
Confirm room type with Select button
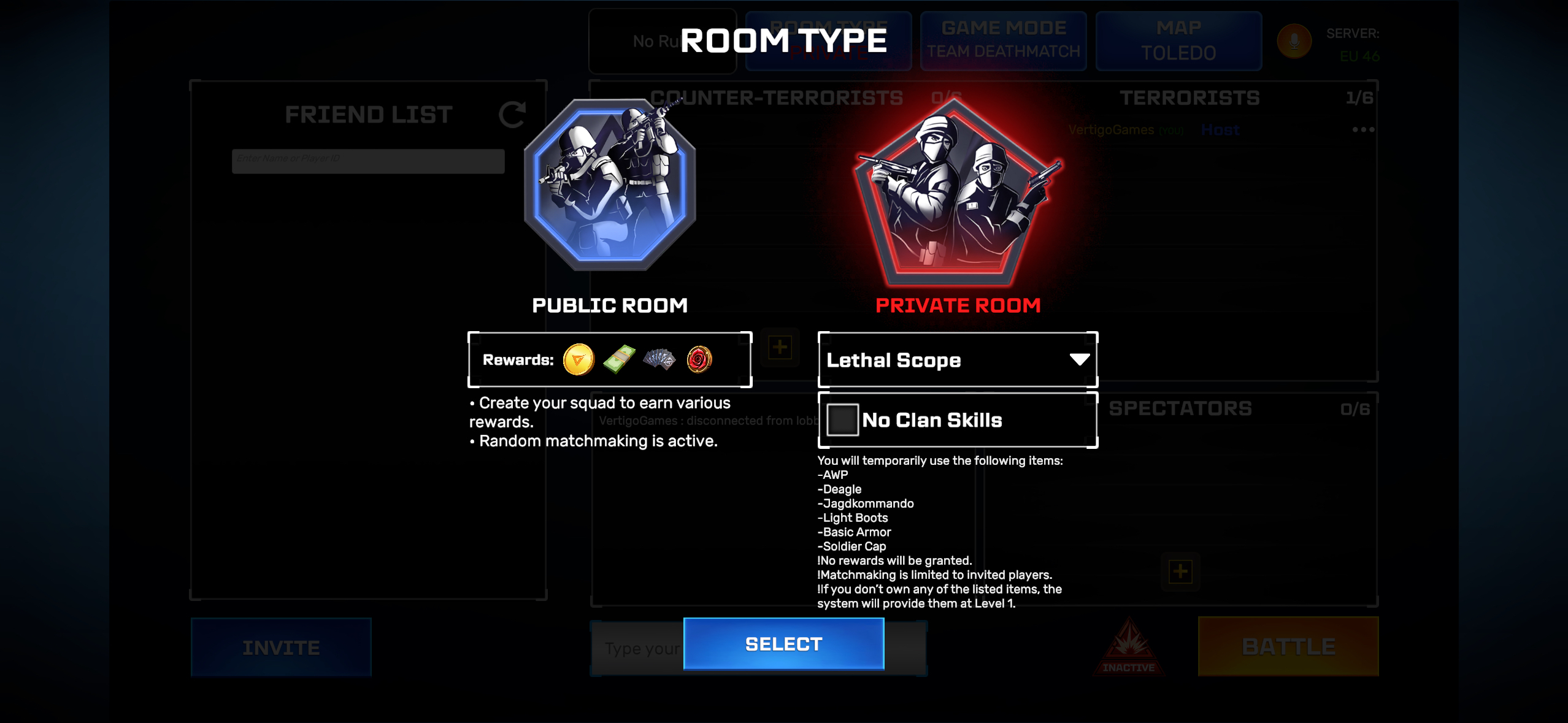click(x=783, y=644)
